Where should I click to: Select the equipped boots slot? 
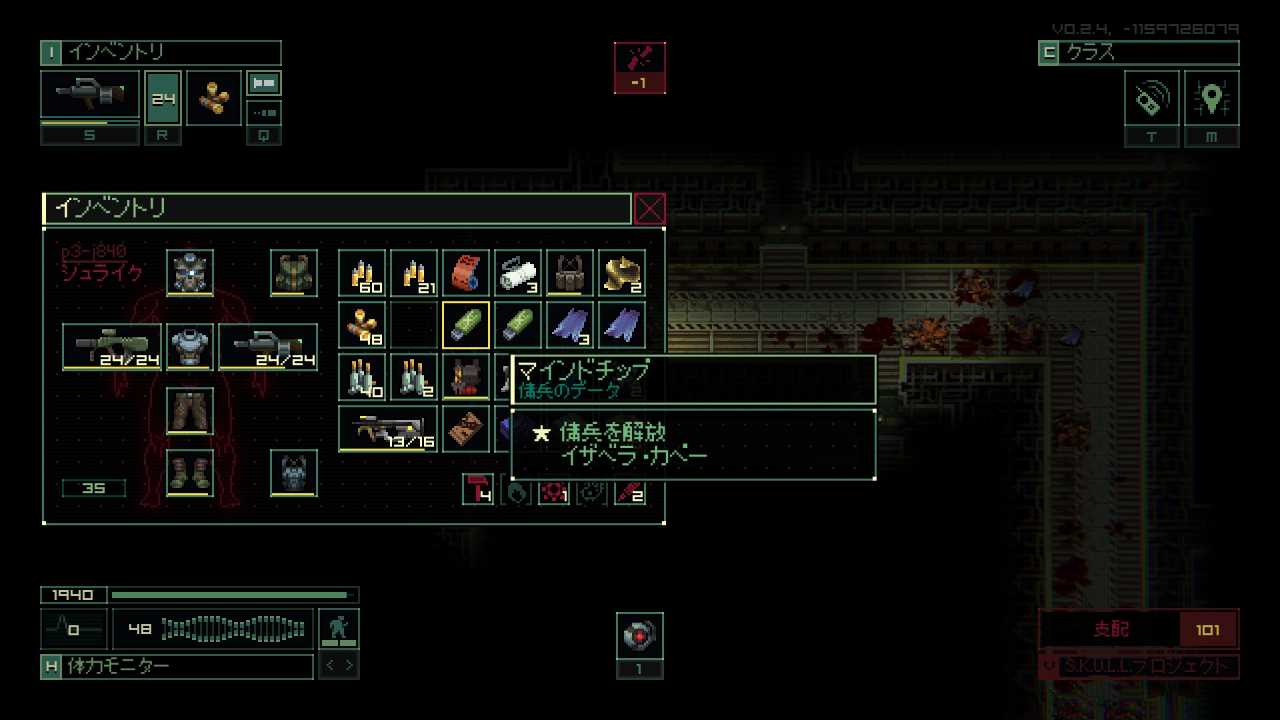point(190,472)
